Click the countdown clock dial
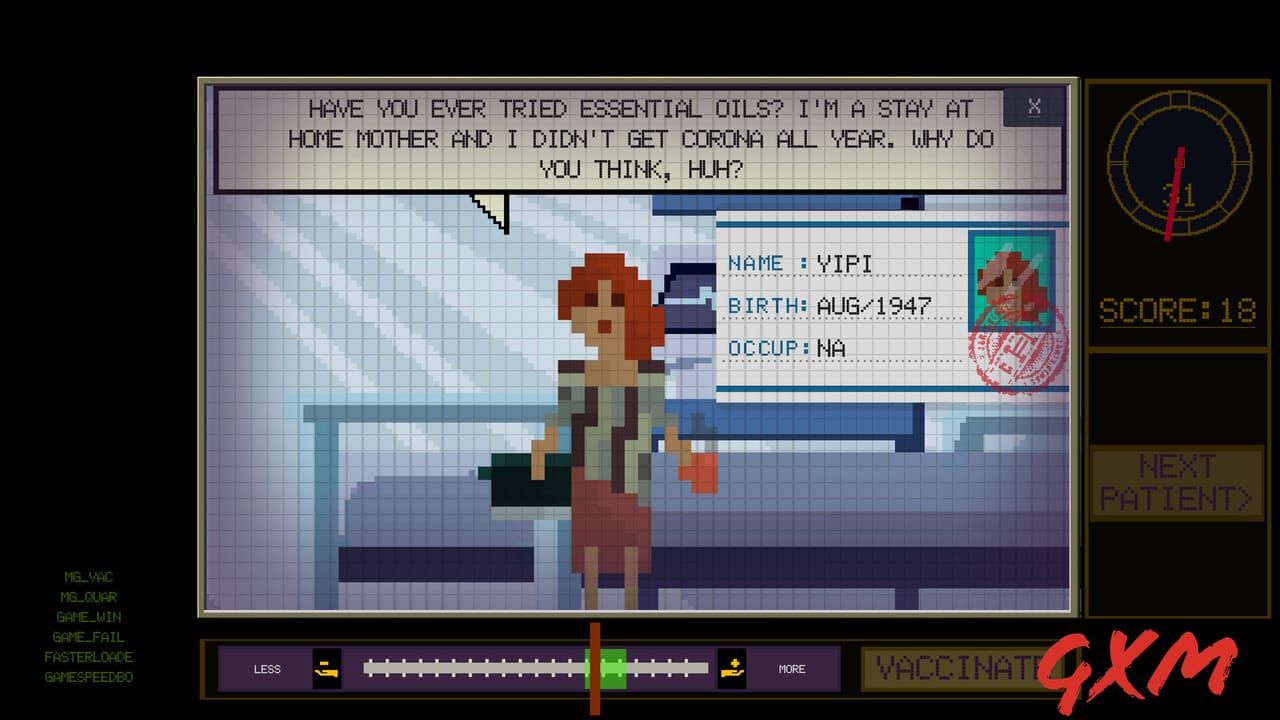This screenshot has width=1280, height=720. click(x=1178, y=165)
